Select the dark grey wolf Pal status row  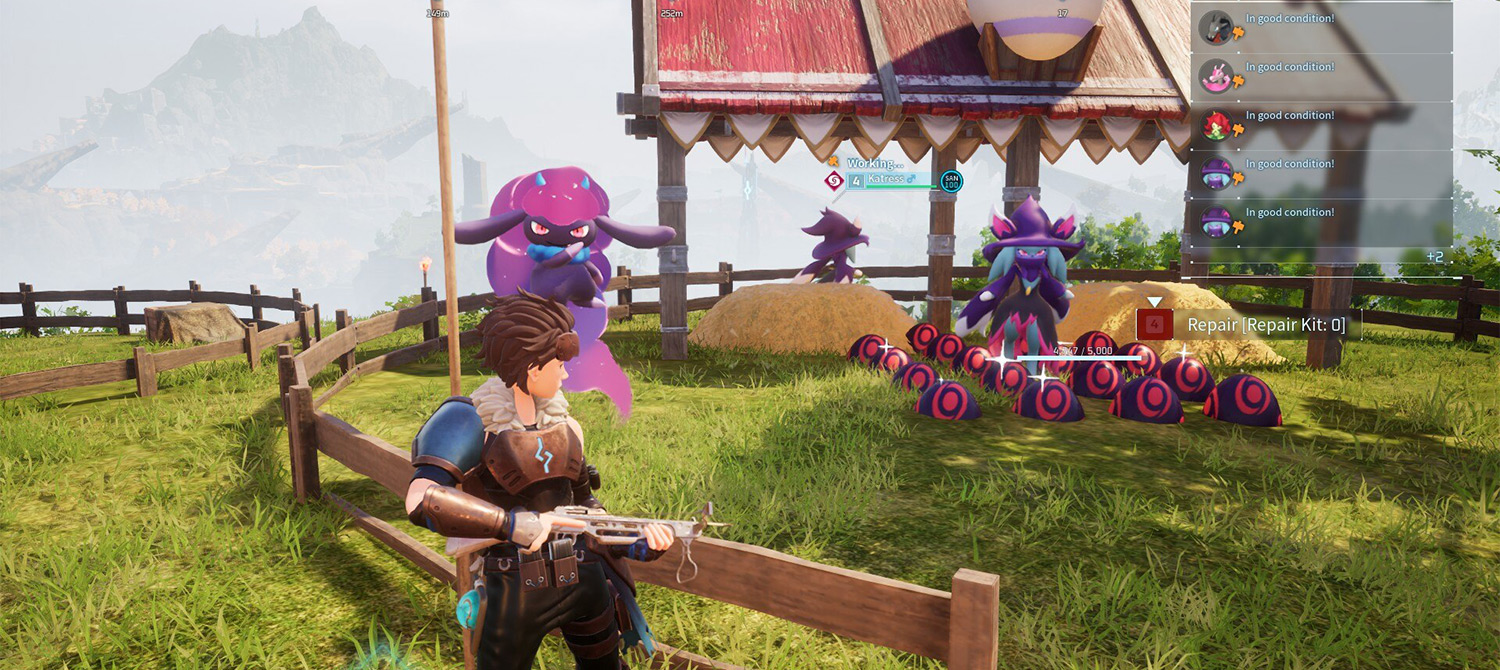pyautogui.click(x=1320, y=28)
